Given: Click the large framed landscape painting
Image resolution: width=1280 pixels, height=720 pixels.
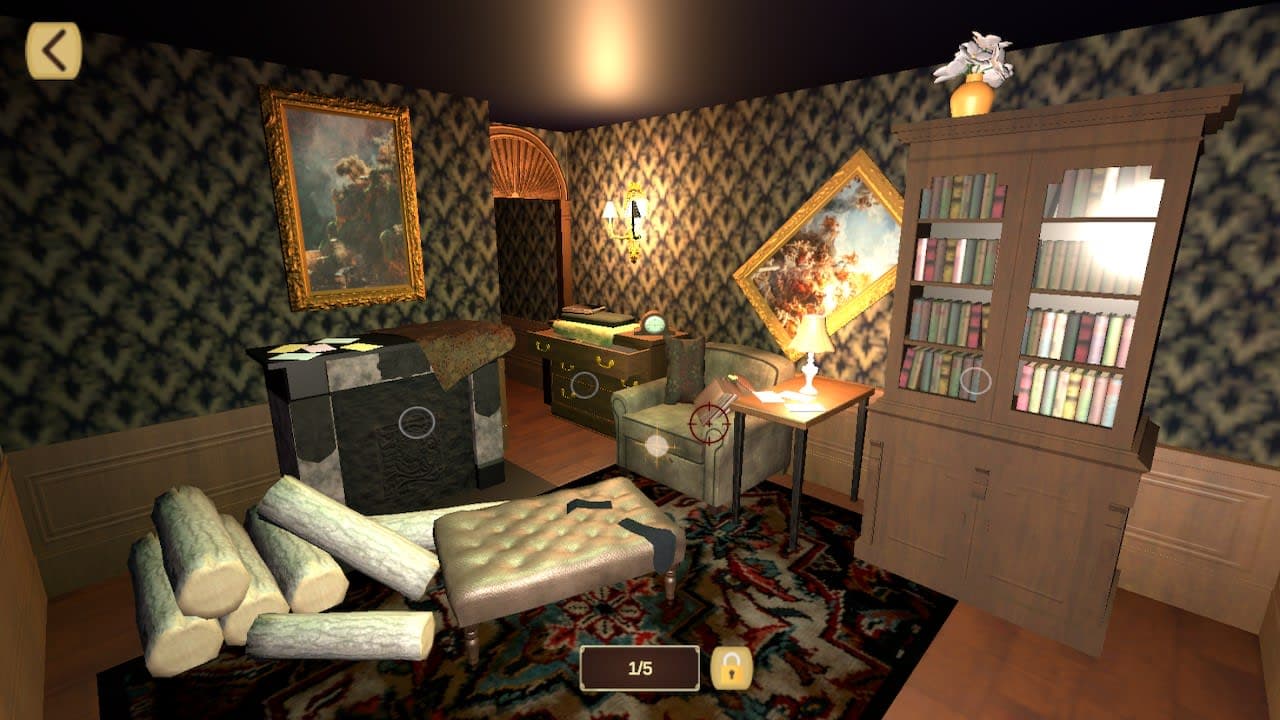Looking at the screenshot, I should 345,195.
